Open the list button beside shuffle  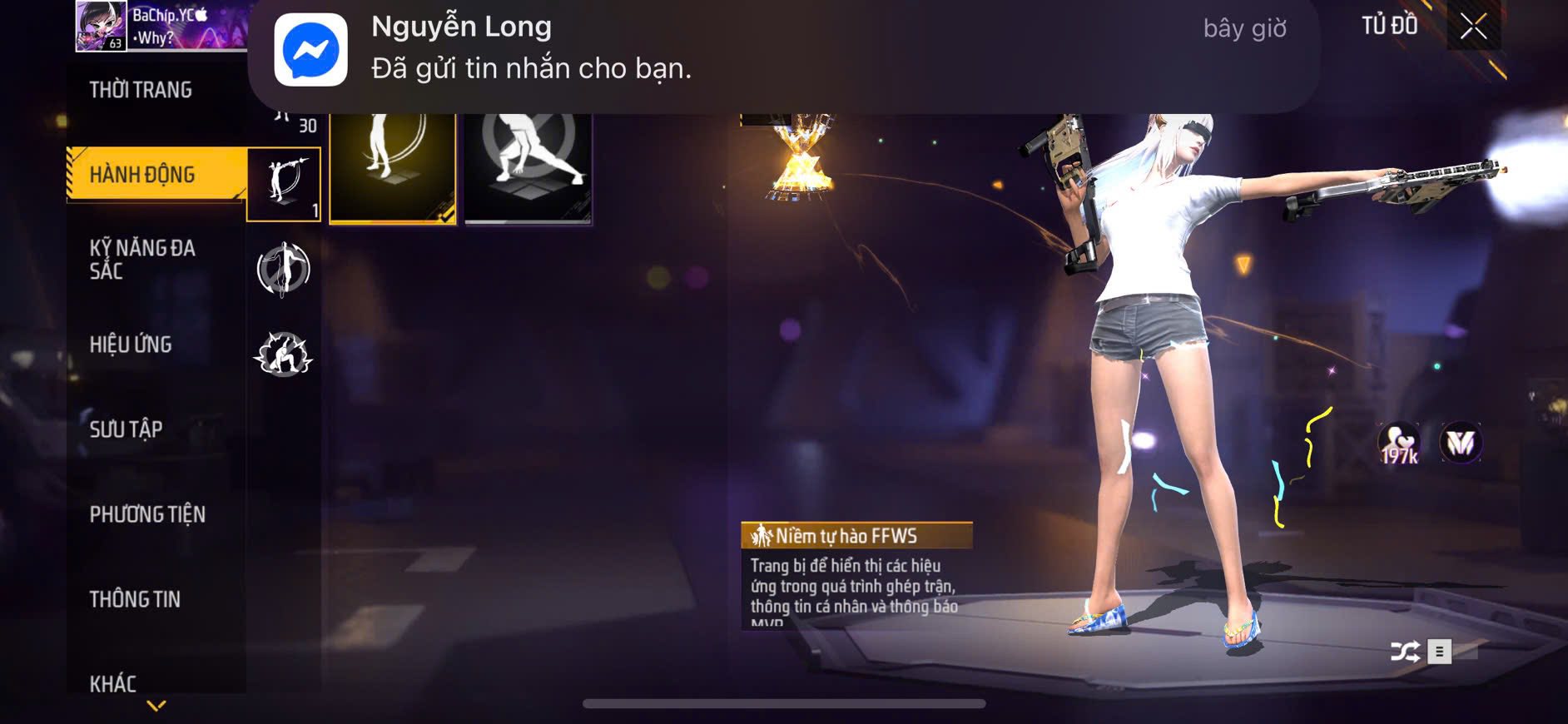pyautogui.click(x=1440, y=652)
